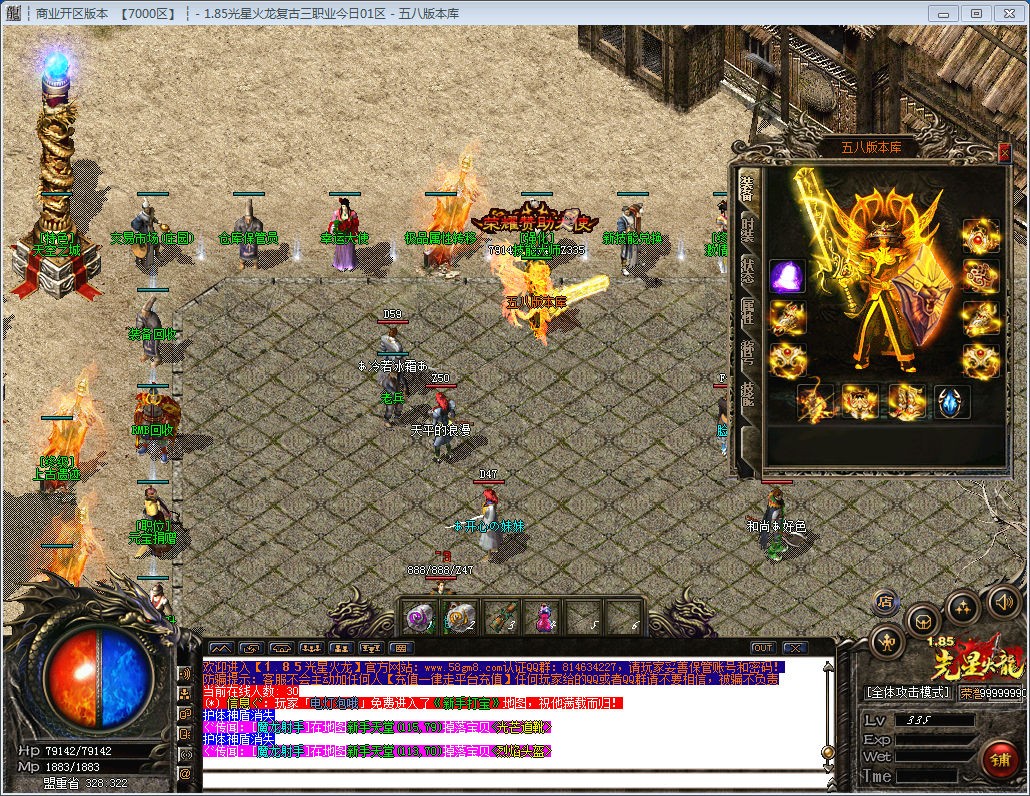The image size is (1030, 796).
Task: Use the first purple scroll hotbar slot
Action: [x=420, y=616]
